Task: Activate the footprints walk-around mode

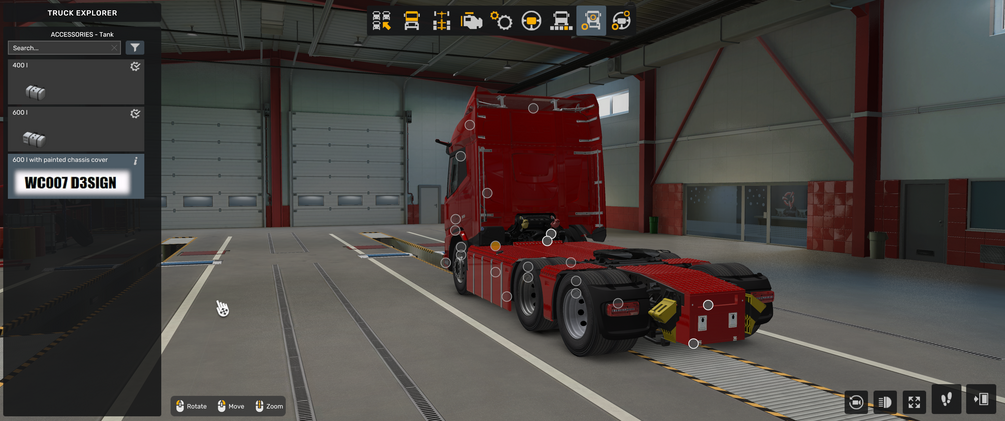Action: point(947,400)
